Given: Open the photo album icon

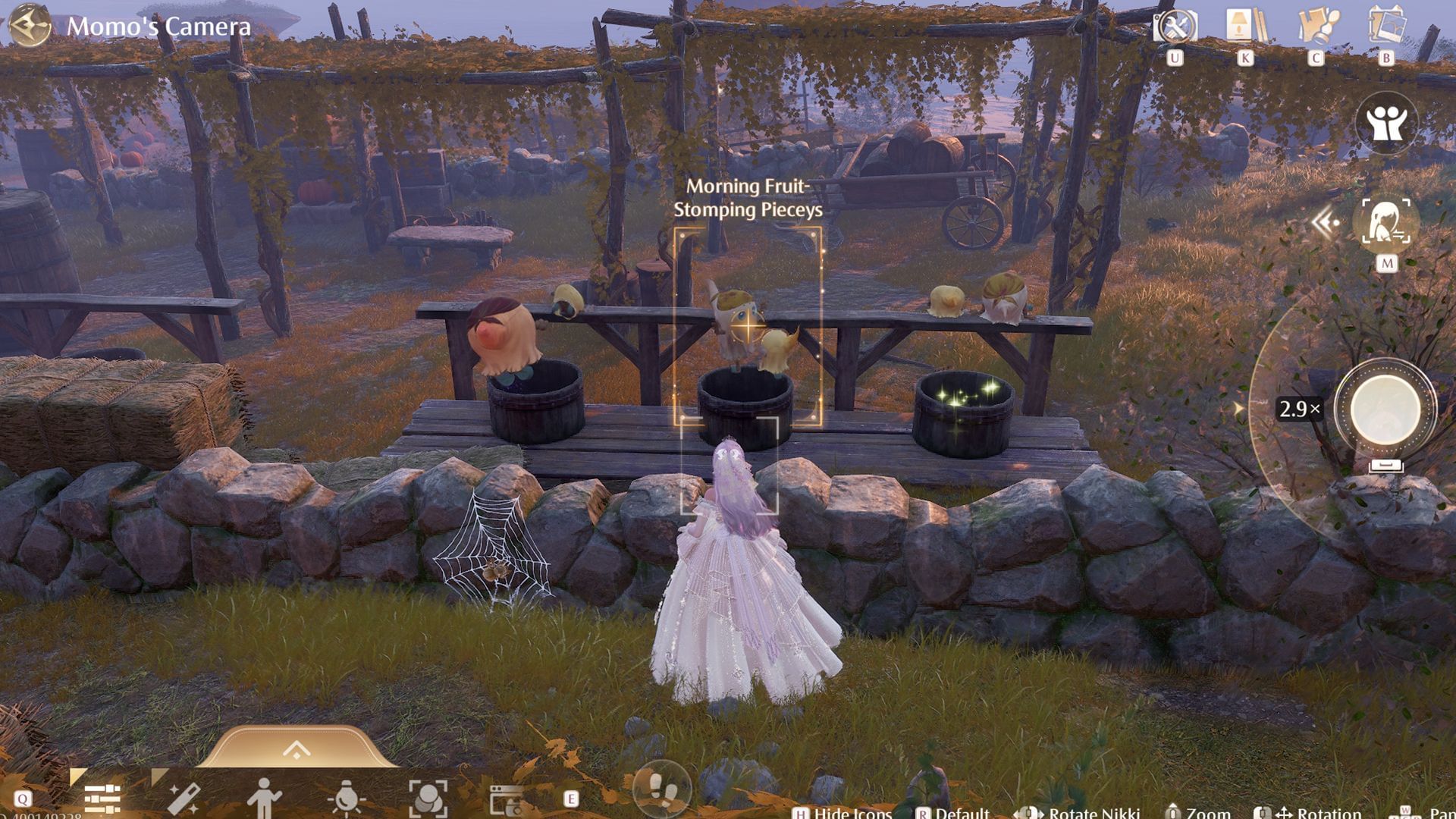Looking at the screenshot, I should 1386,27.
